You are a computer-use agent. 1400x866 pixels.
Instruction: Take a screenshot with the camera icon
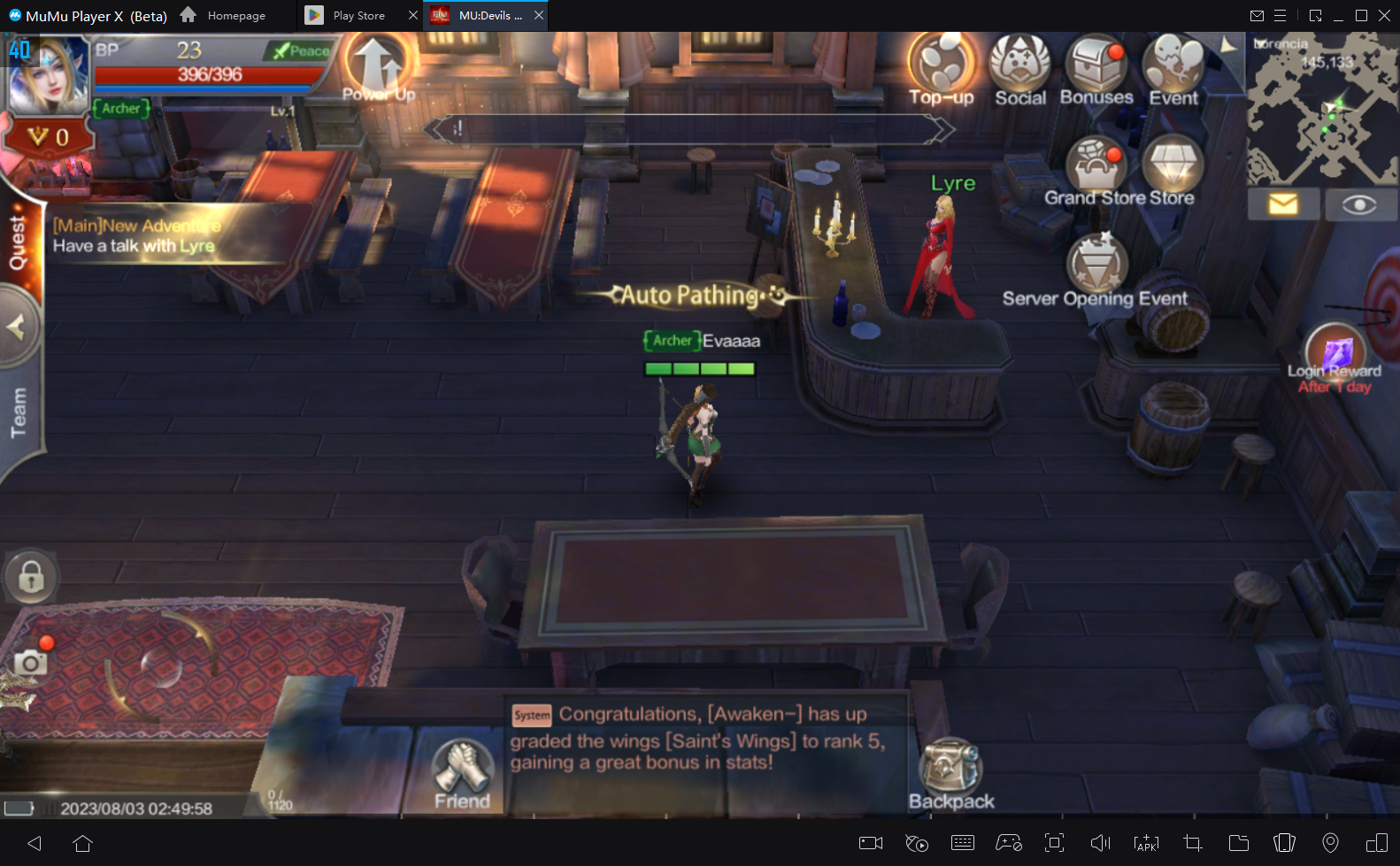click(x=30, y=662)
